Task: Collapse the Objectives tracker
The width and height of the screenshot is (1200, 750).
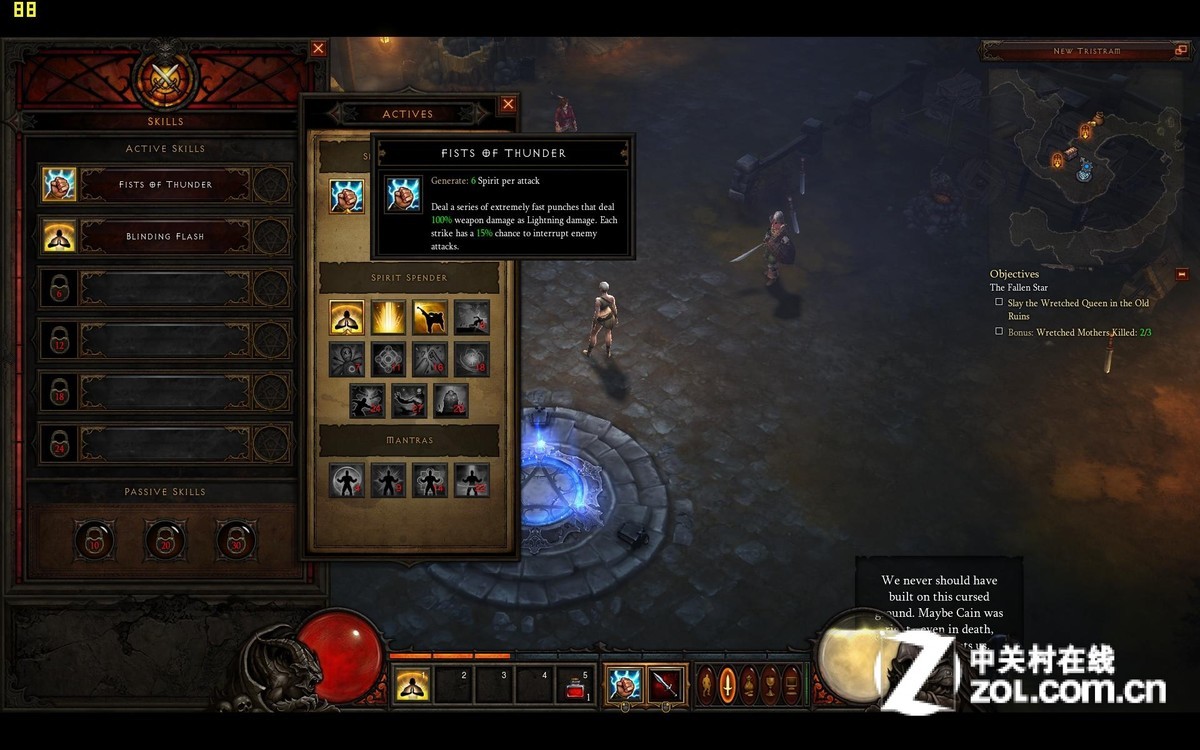Action: (x=1181, y=274)
